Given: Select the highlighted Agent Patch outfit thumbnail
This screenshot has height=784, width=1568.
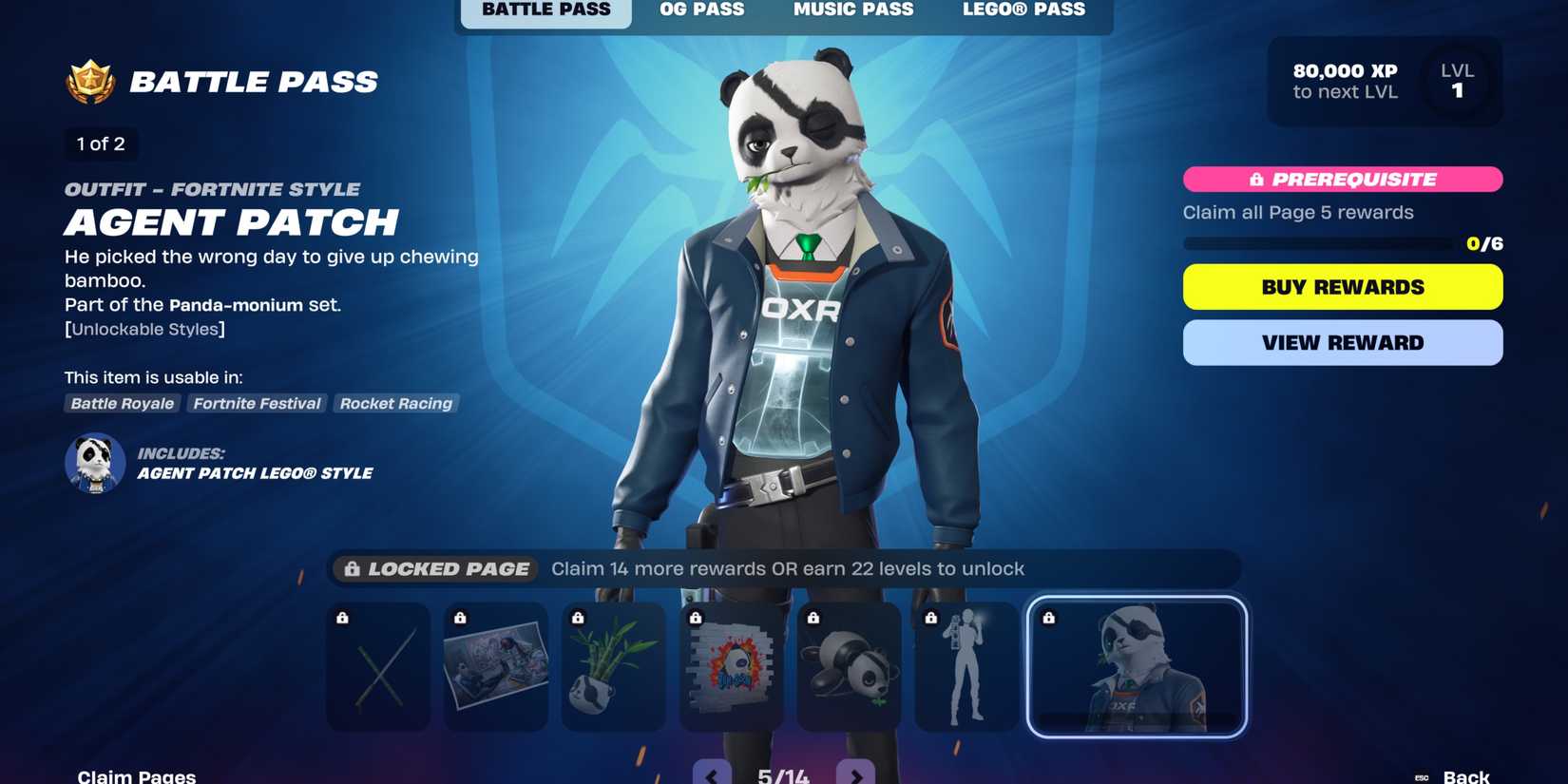Looking at the screenshot, I should pyautogui.click(x=1137, y=665).
